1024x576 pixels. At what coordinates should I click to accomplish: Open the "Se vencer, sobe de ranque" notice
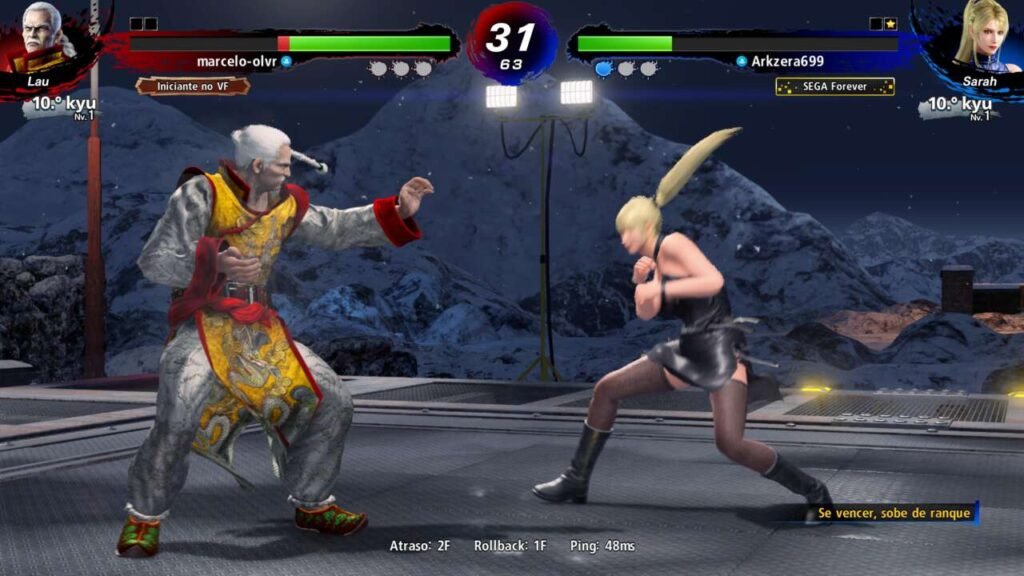[x=892, y=513]
